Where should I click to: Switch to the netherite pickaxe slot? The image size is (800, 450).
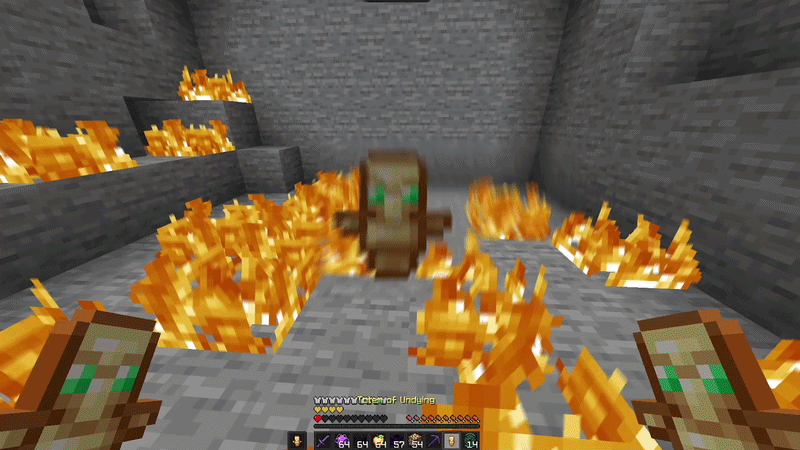point(436,439)
